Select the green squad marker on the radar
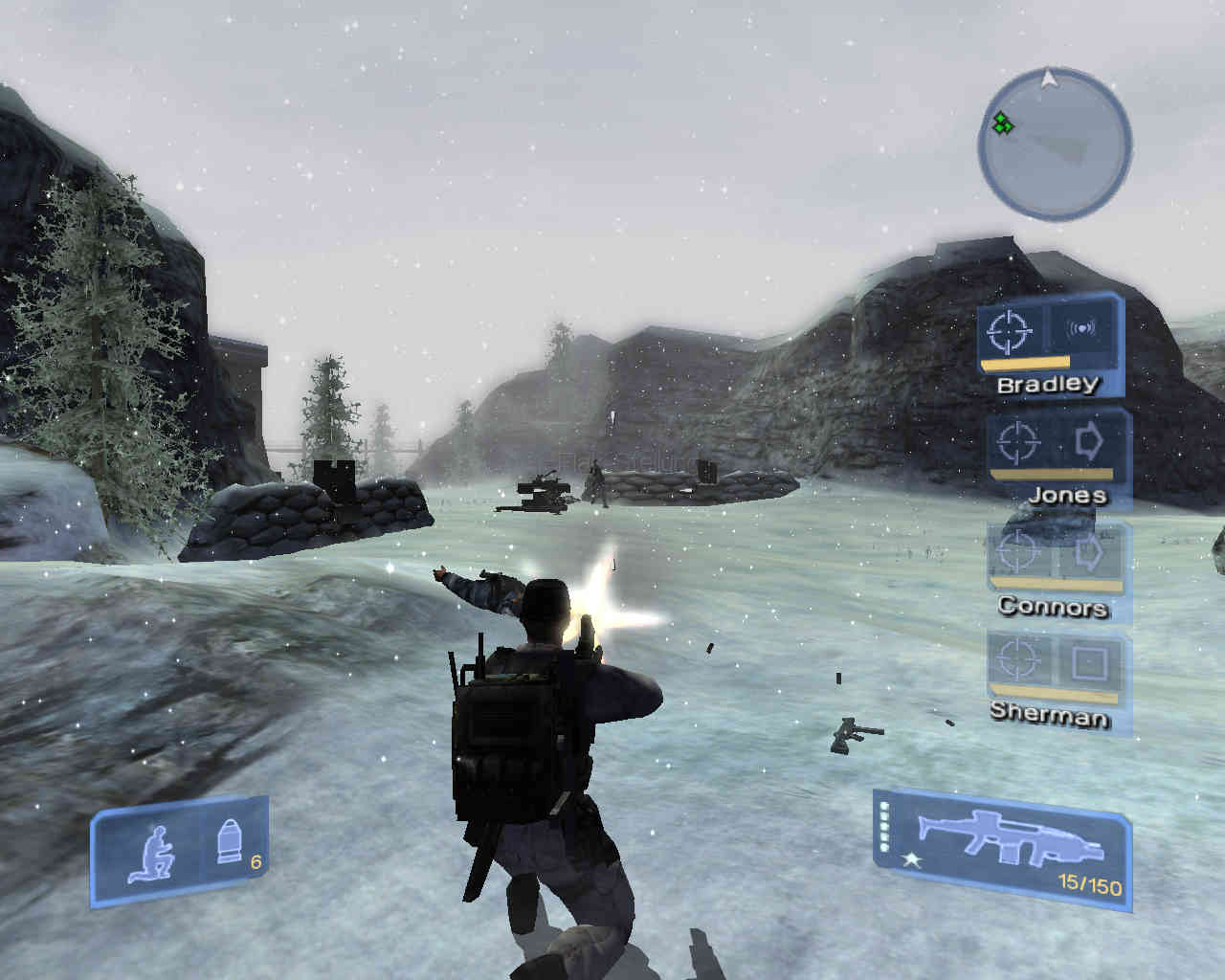 point(1002,123)
